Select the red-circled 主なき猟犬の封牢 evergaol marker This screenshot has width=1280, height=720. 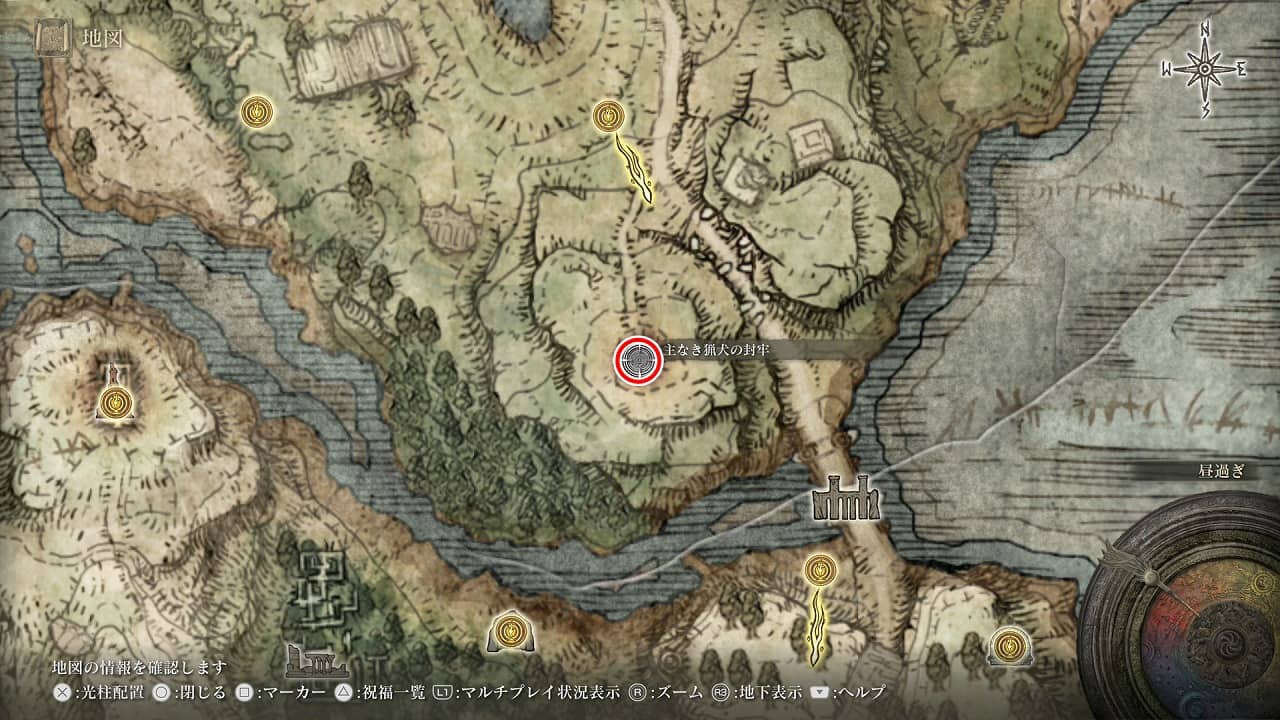(x=637, y=360)
